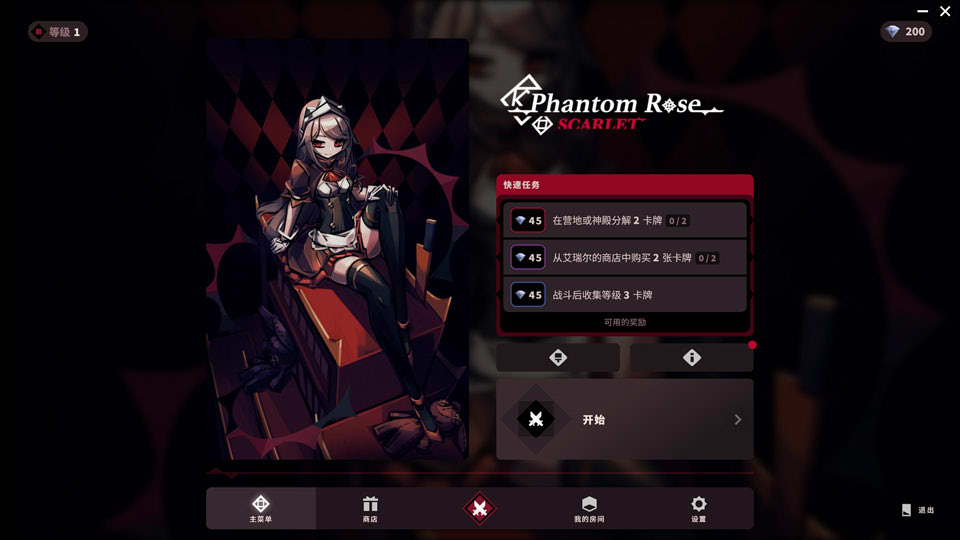Minimize the game window
This screenshot has height=540, width=960.
point(922,11)
